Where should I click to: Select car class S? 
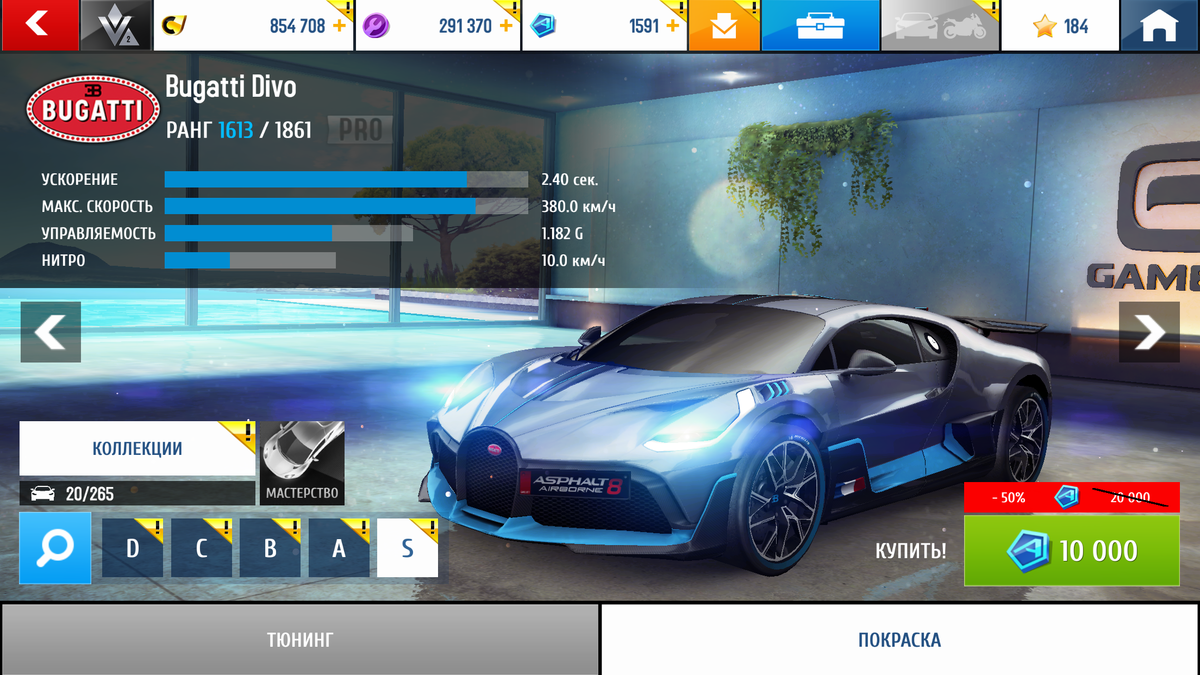click(x=407, y=548)
